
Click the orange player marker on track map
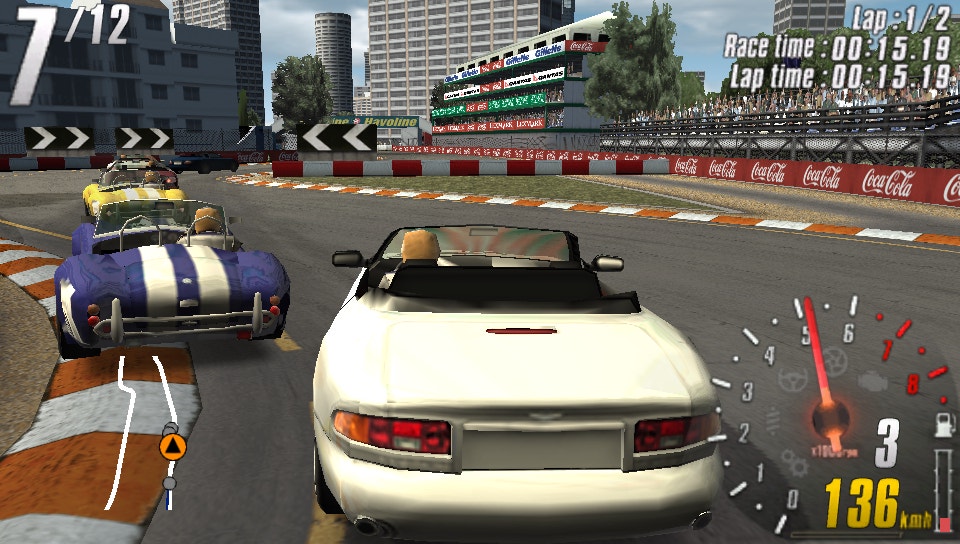click(x=173, y=446)
